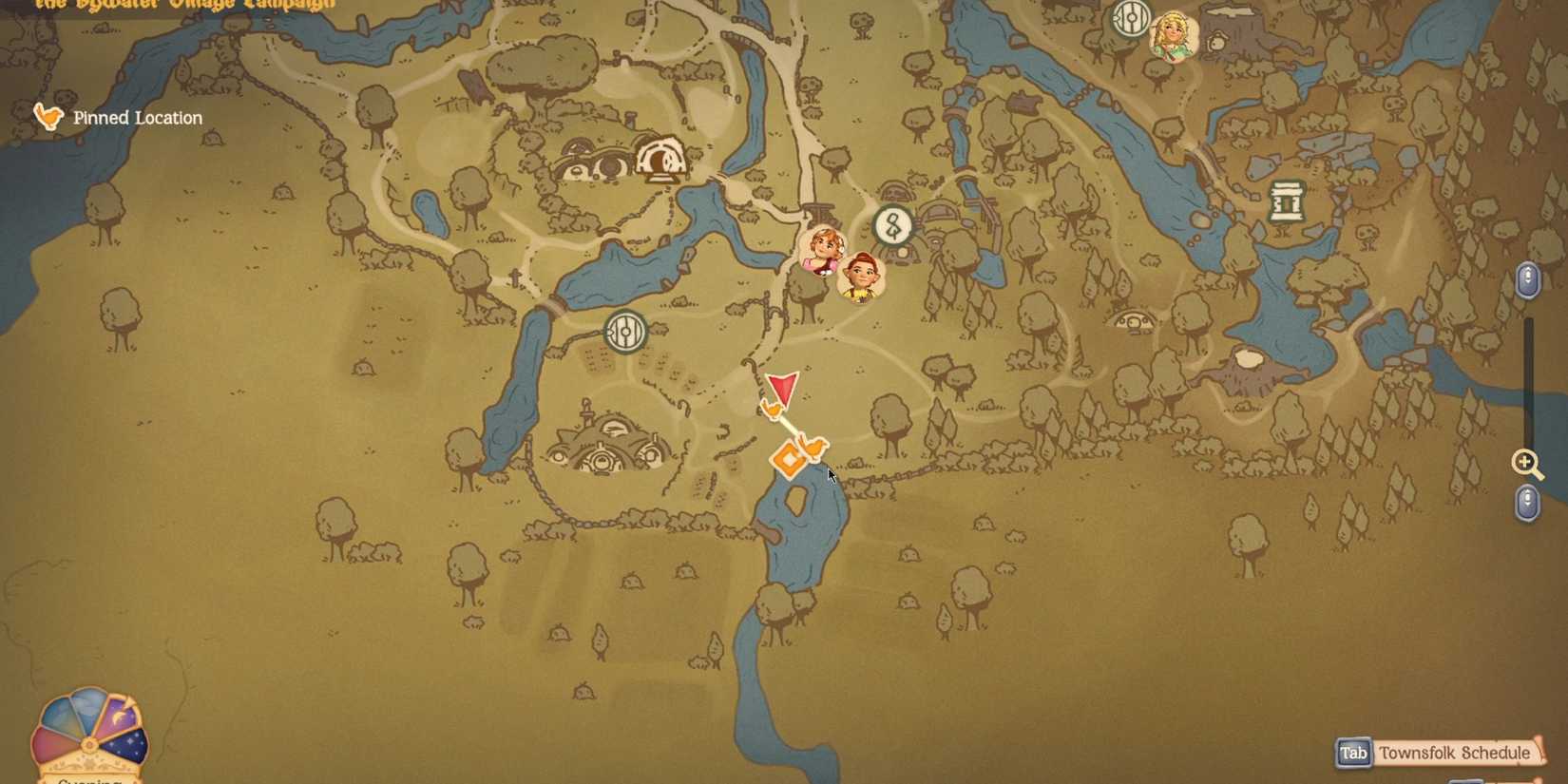
Task: Click the blonde townsfolk portrait in top right
Action: point(1171,32)
